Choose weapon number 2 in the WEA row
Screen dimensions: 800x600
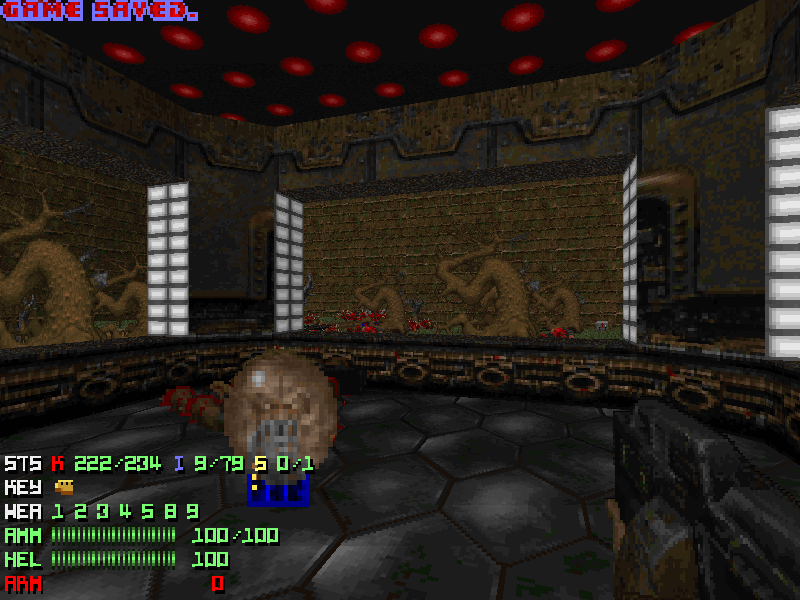point(80,511)
